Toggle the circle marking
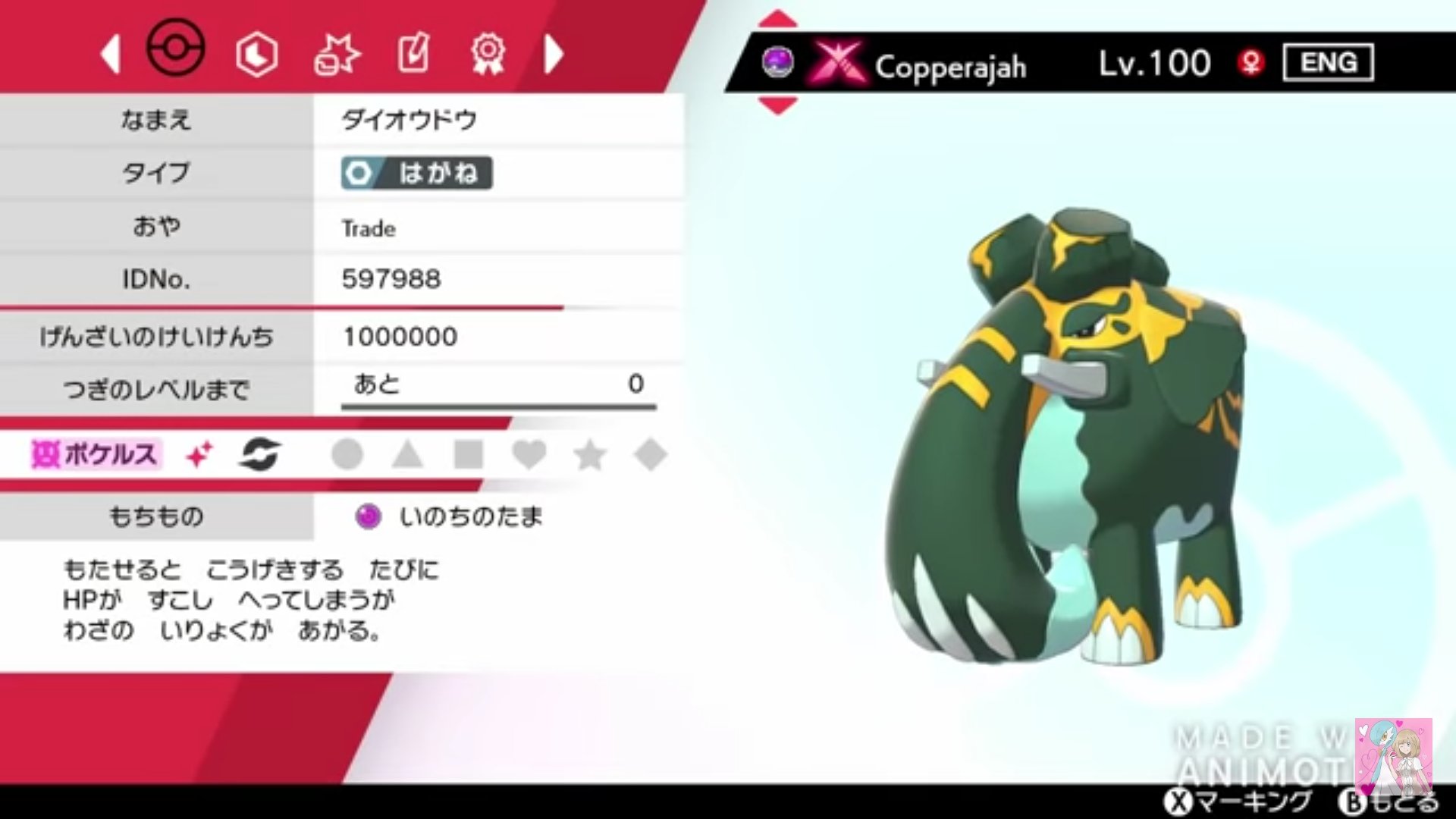The height and width of the screenshot is (819, 1456). pyautogui.click(x=347, y=453)
